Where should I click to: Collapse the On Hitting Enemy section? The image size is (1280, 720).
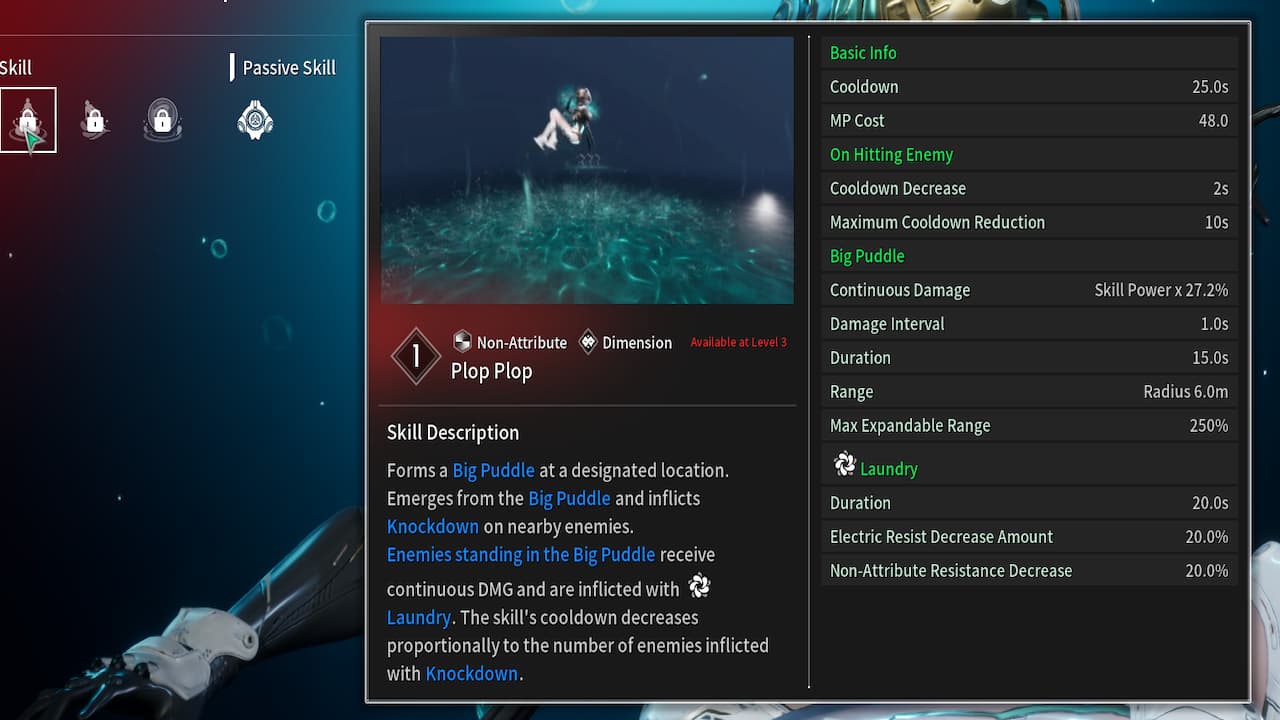891,154
